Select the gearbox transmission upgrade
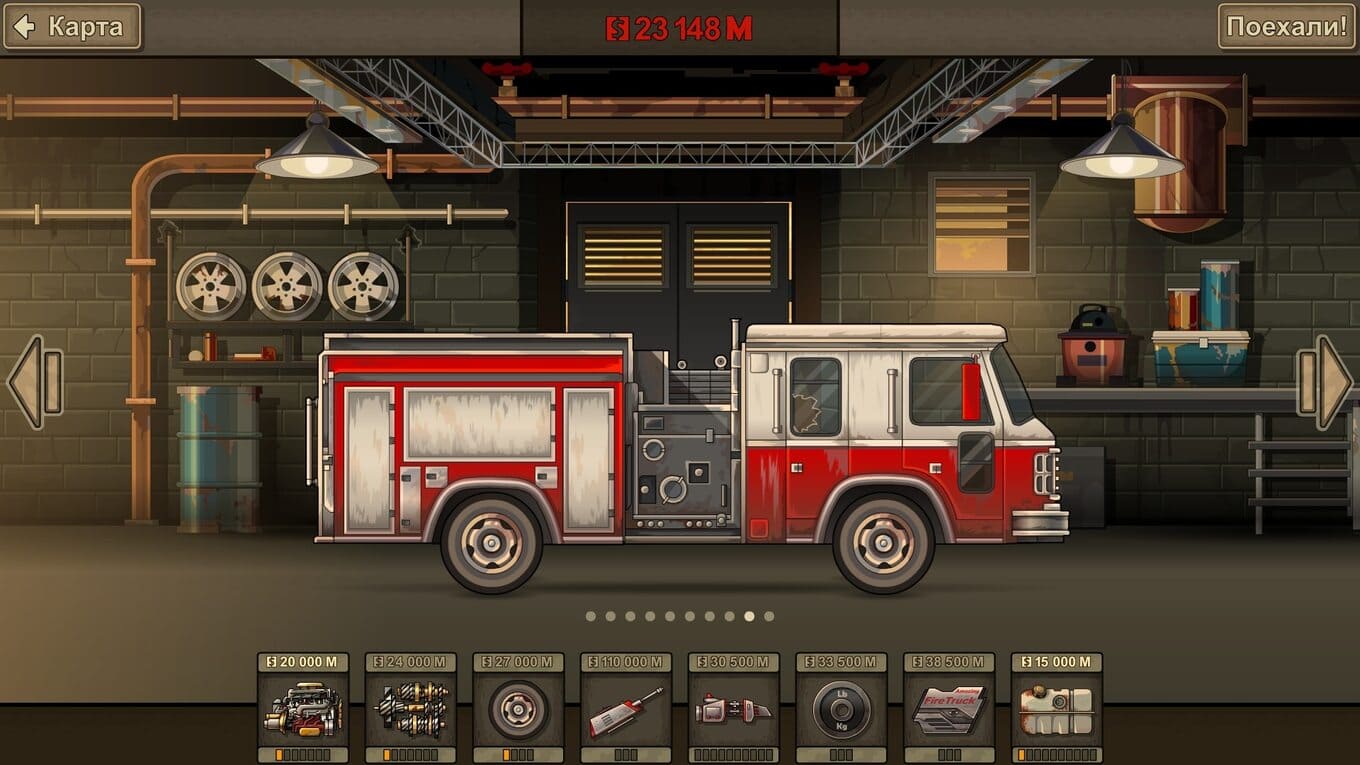Screen dimensions: 1360x765 [411, 709]
